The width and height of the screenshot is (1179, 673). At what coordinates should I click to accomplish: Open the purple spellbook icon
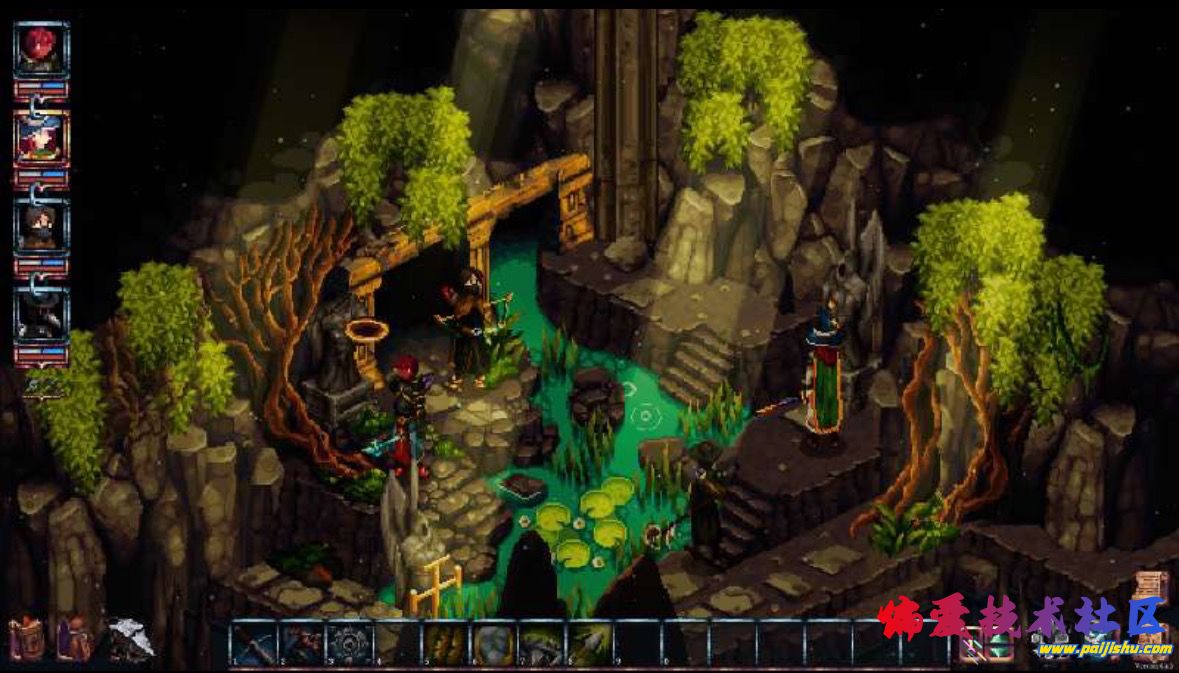coord(74,638)
